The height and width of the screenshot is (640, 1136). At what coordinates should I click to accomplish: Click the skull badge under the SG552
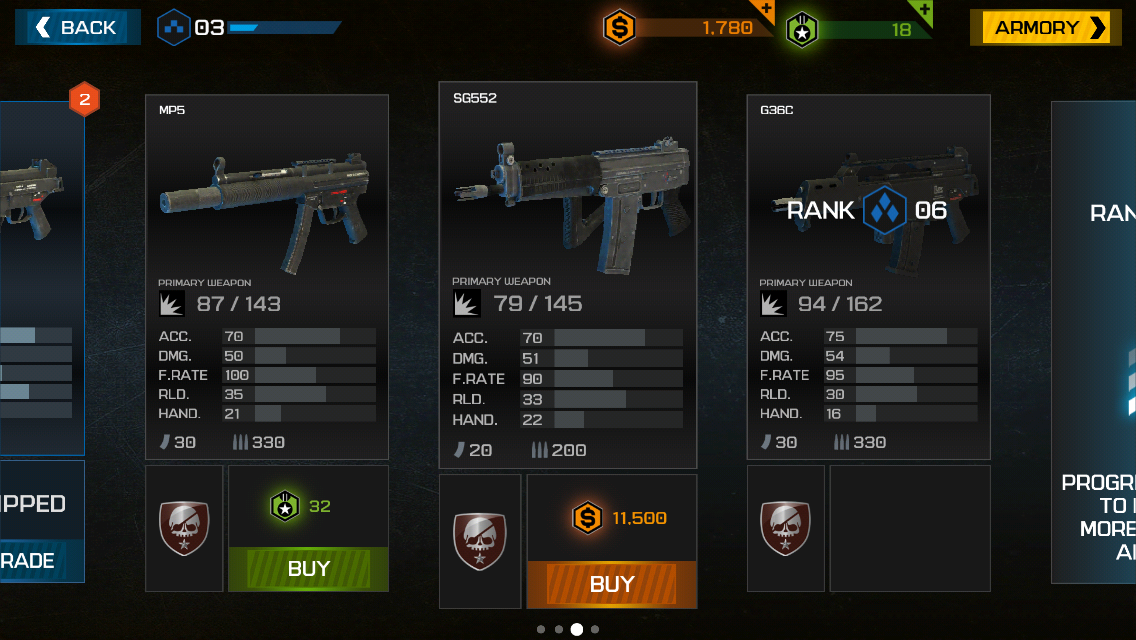point(480,541)
